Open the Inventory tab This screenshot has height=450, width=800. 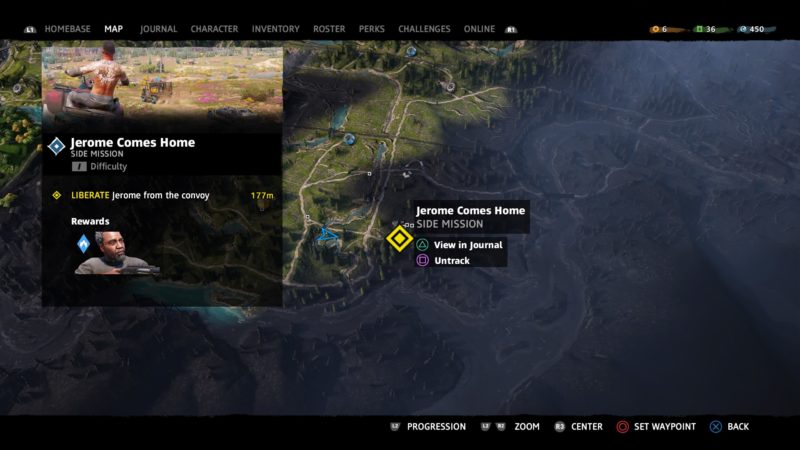tap(275, 29)
